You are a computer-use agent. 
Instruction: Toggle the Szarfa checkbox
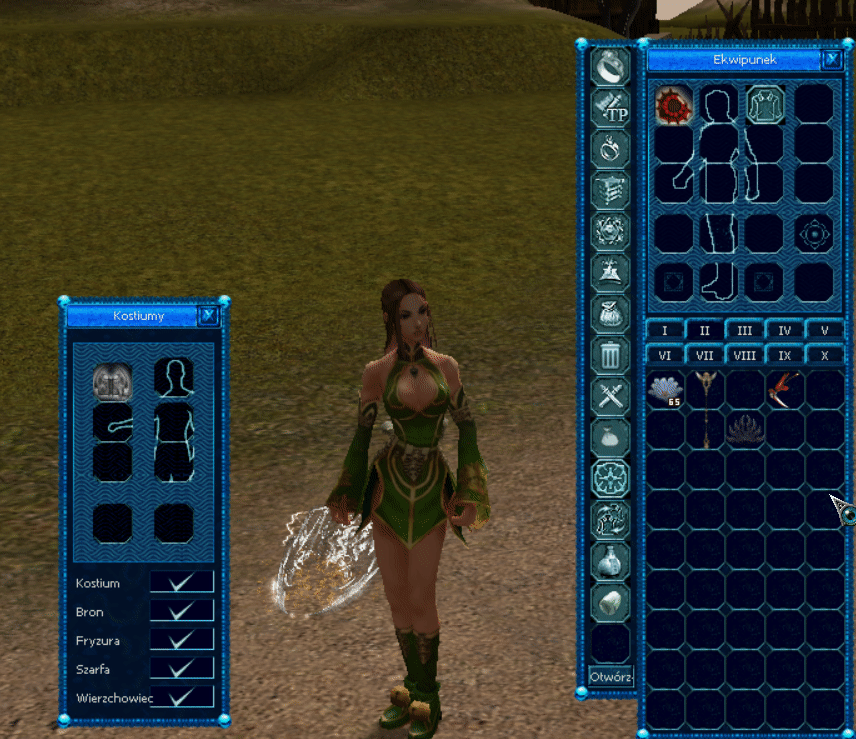(181, 668)
